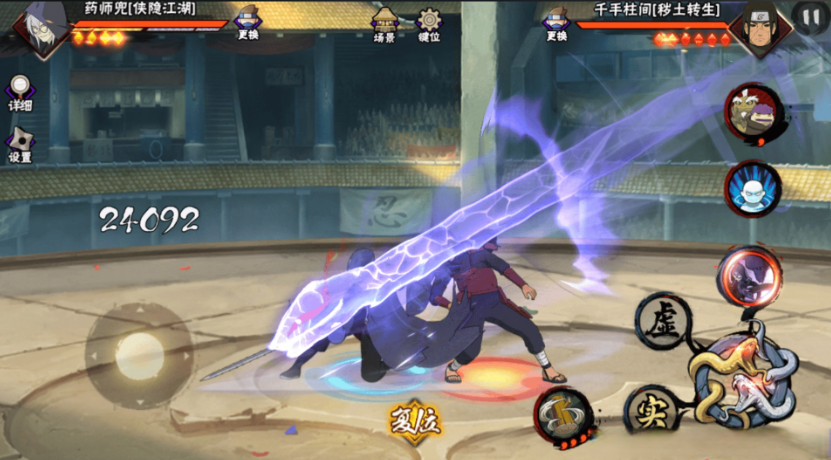
Task: Use the blue white-figure scroll skill
Action: [x=753, y=187]
